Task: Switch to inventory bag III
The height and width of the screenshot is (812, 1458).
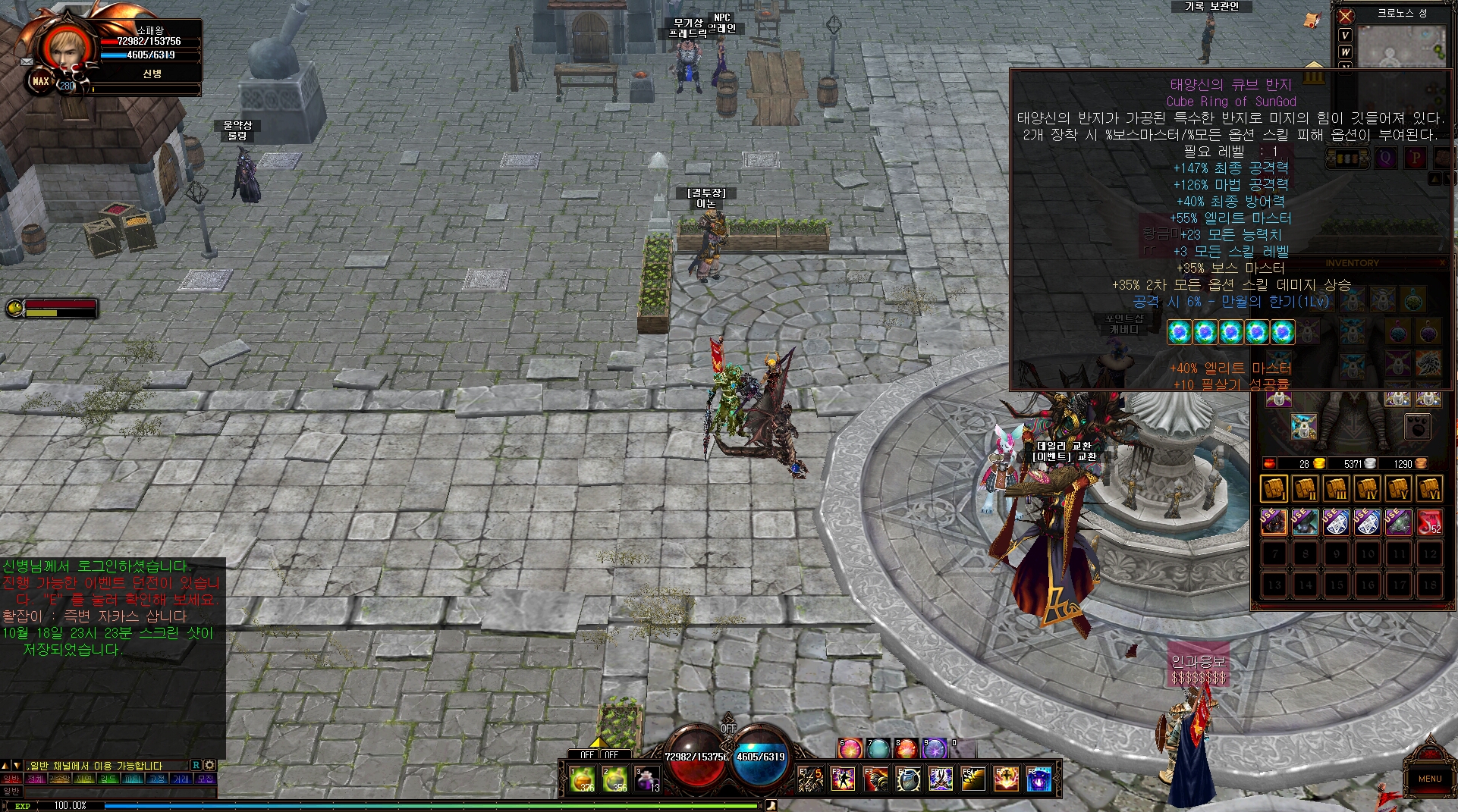Action: coord(1336,489)
